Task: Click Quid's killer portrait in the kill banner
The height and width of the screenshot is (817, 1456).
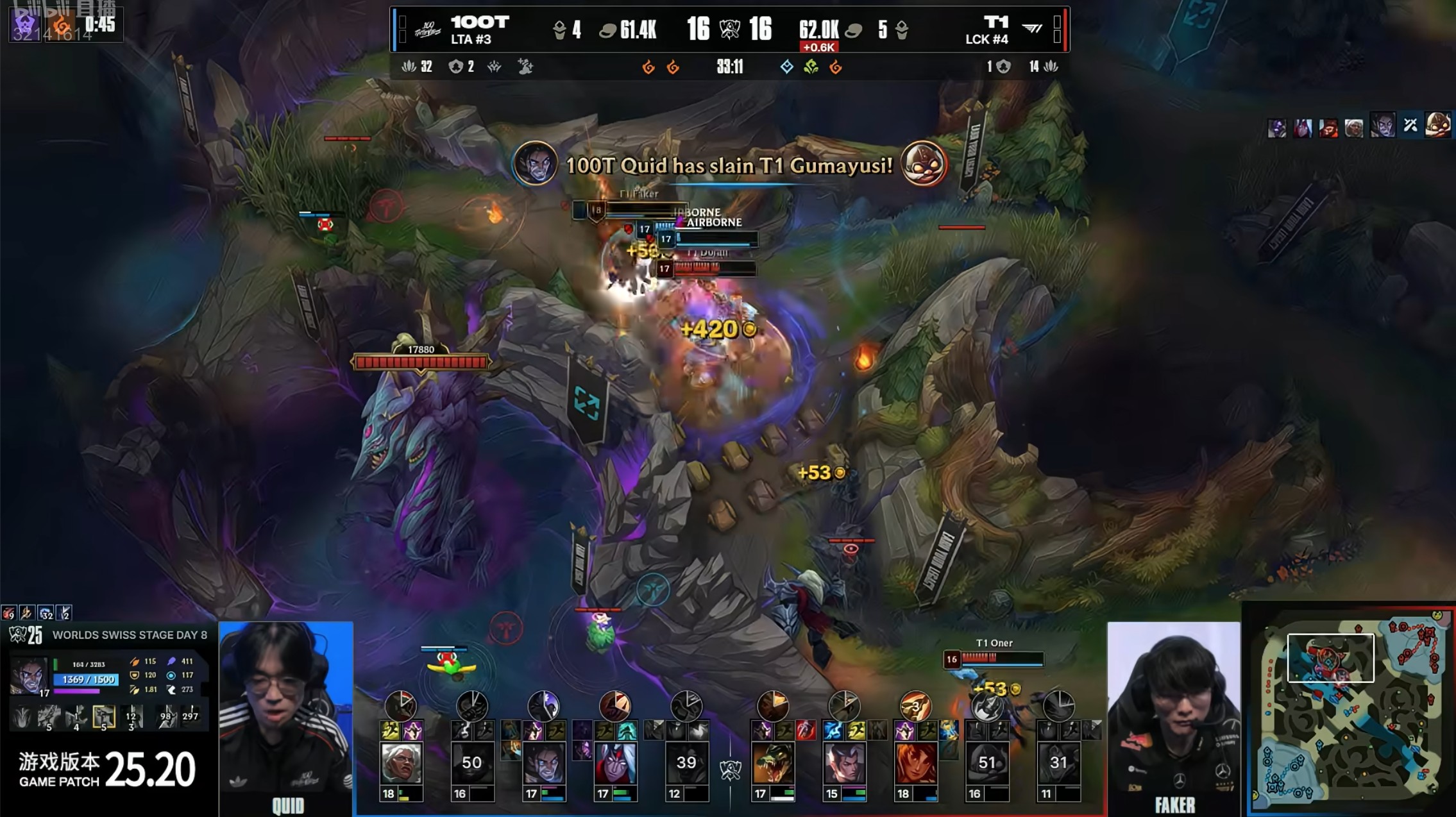Action: 538,164
